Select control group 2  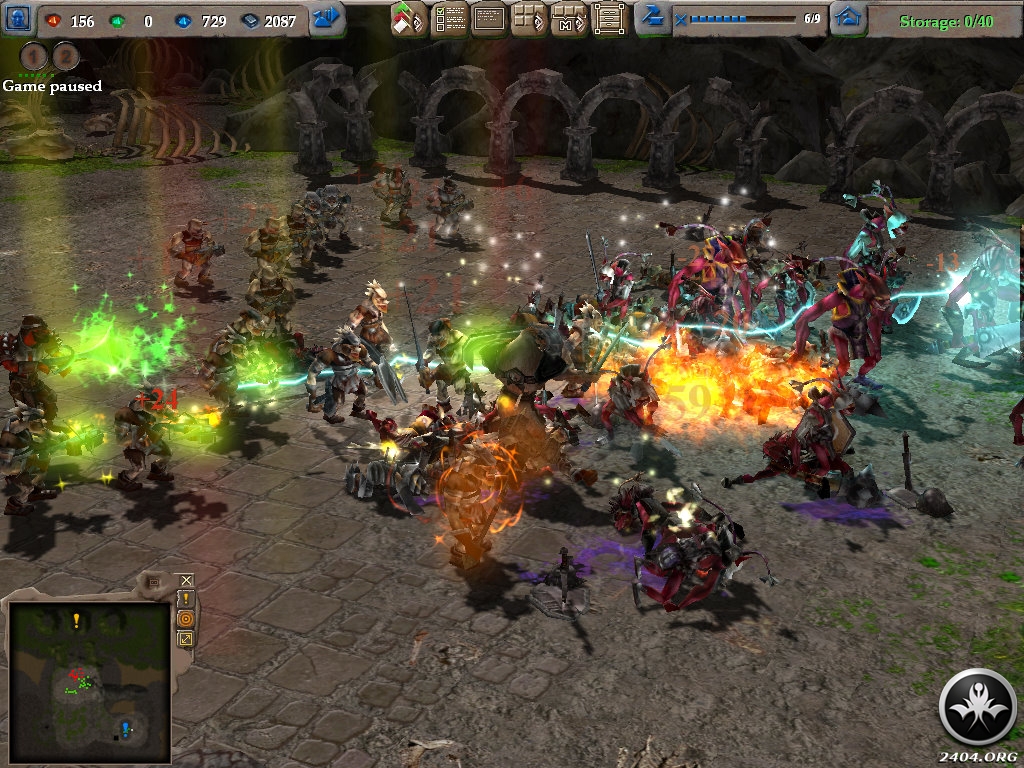point(65,57)
